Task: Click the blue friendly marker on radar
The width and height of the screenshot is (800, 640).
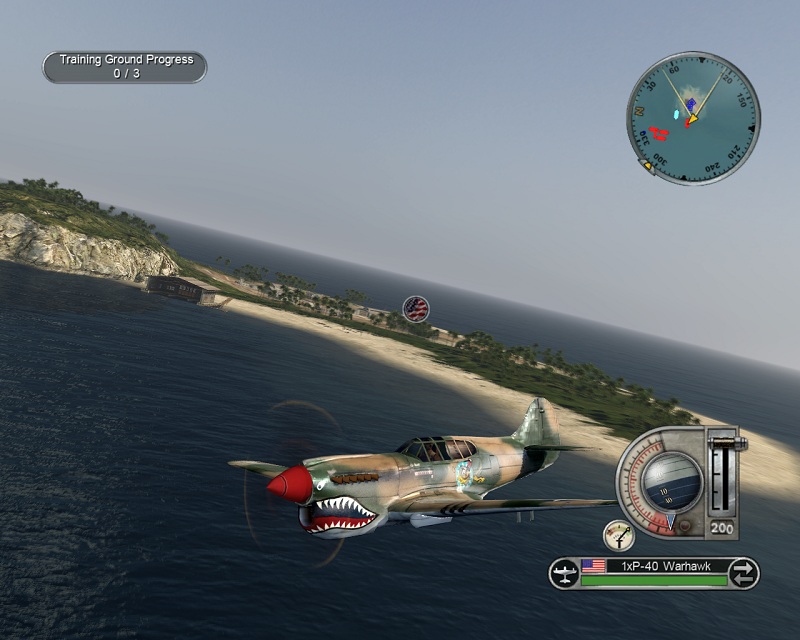Action: coord(690,104)
